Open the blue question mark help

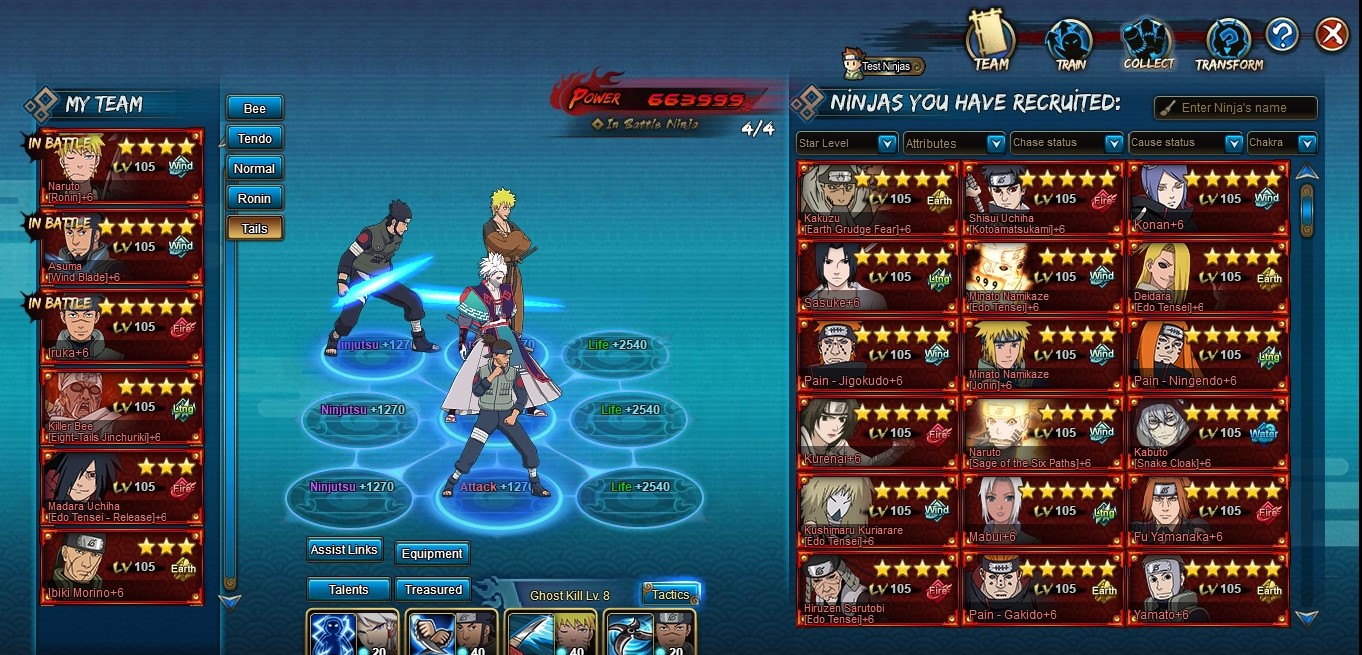click(x=1282, y=35)
